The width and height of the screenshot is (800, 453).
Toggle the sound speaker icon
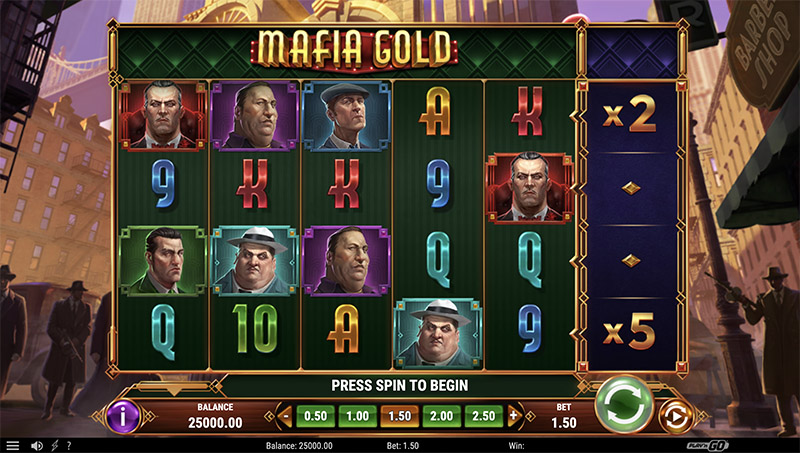pyautogui.click(x=37, y=445)
